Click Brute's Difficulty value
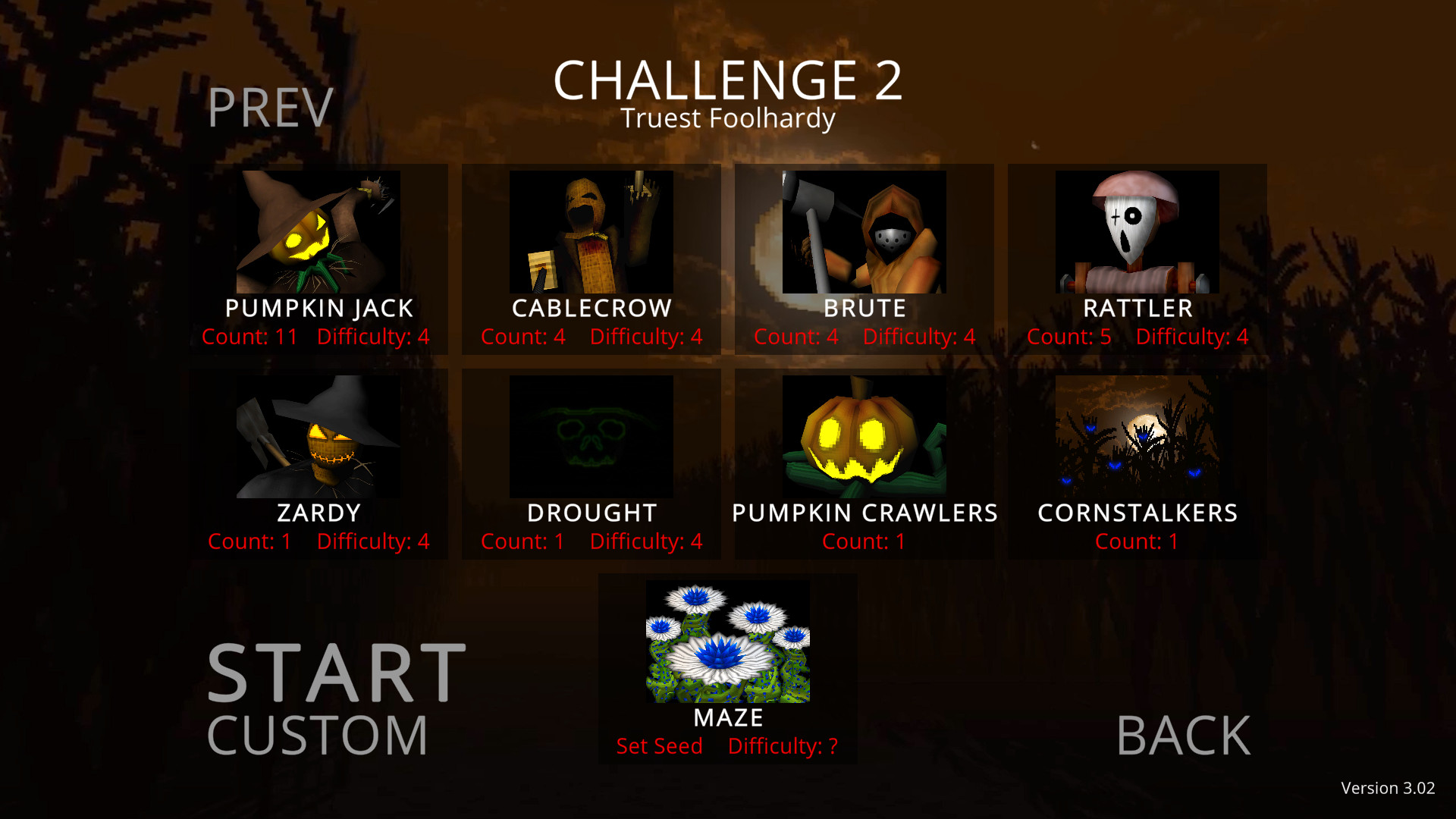1456x819 pixels. point(920,337)
